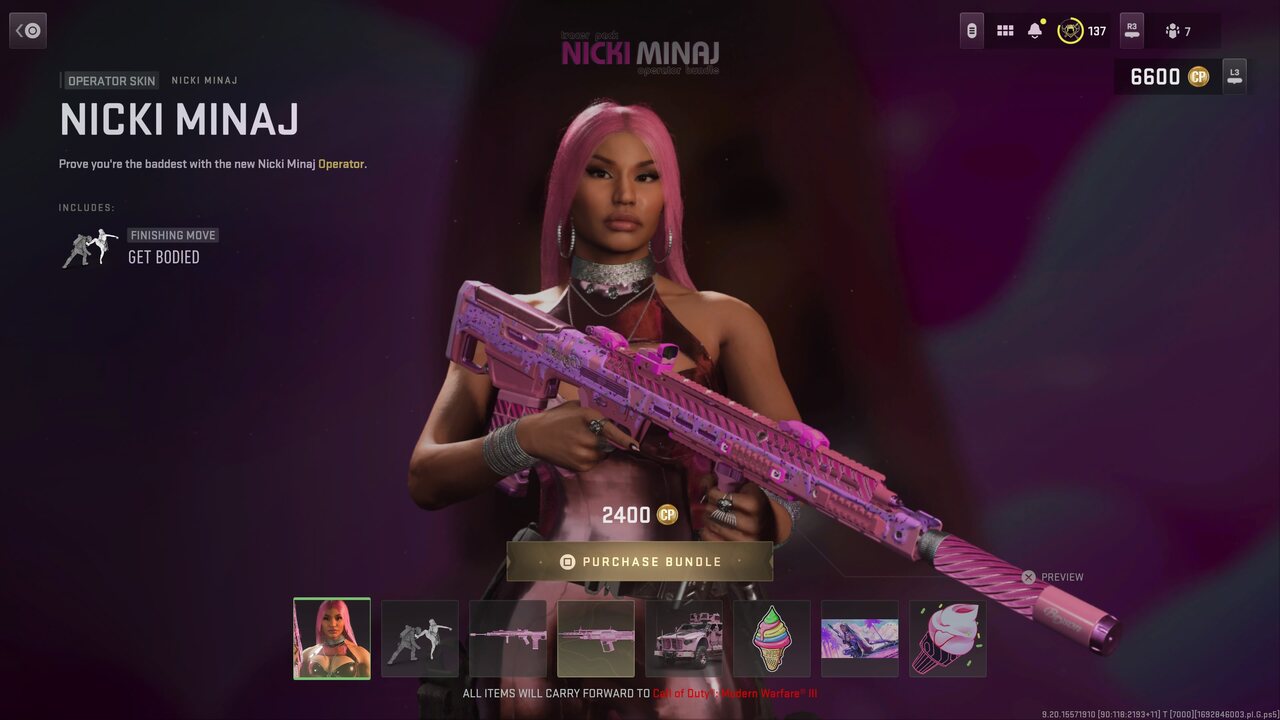
Task: Choose the rainbow ice cream cone sticker
Action: [772, 639]
